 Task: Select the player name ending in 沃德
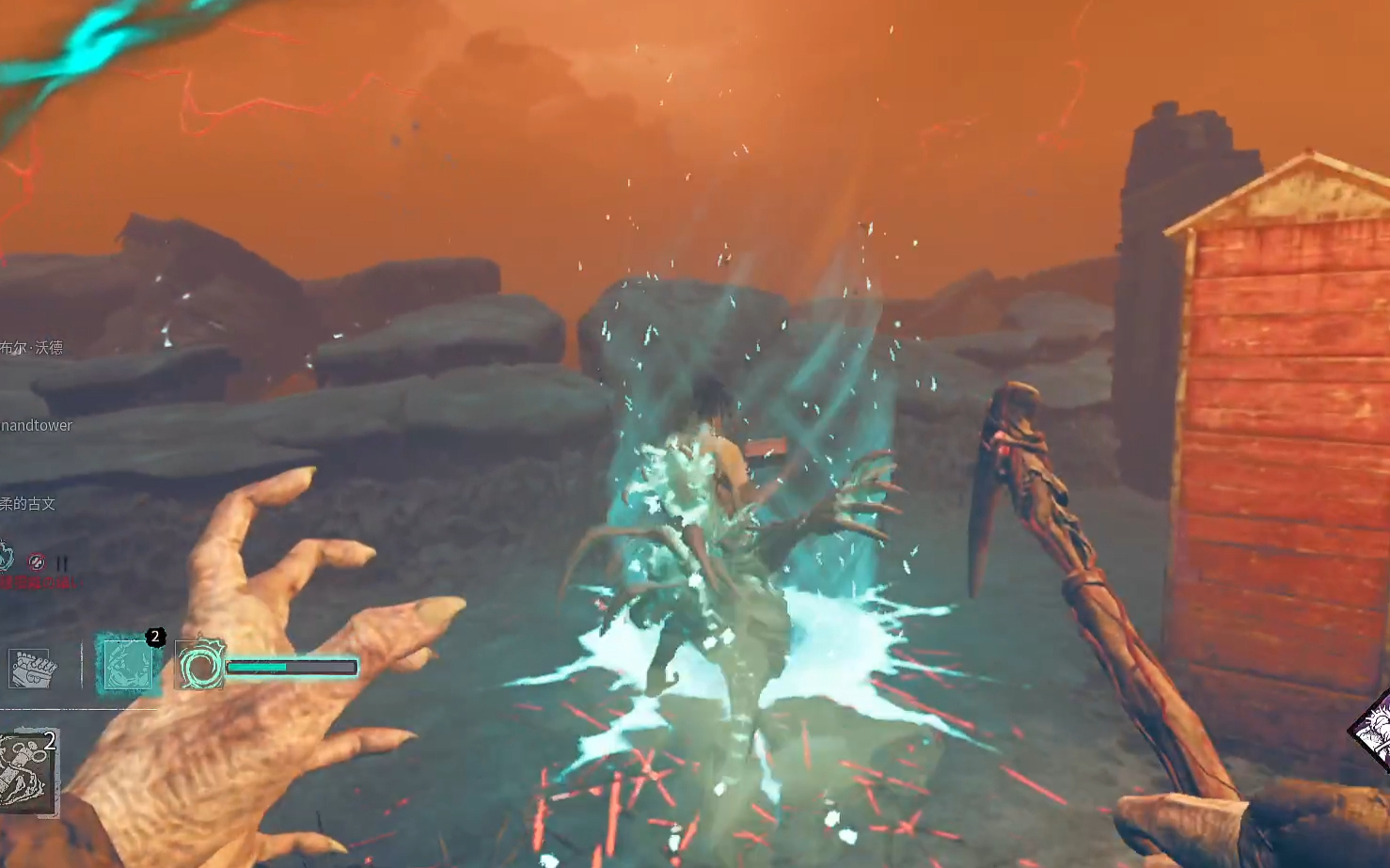pyautogui.click(x=32, y=348)
